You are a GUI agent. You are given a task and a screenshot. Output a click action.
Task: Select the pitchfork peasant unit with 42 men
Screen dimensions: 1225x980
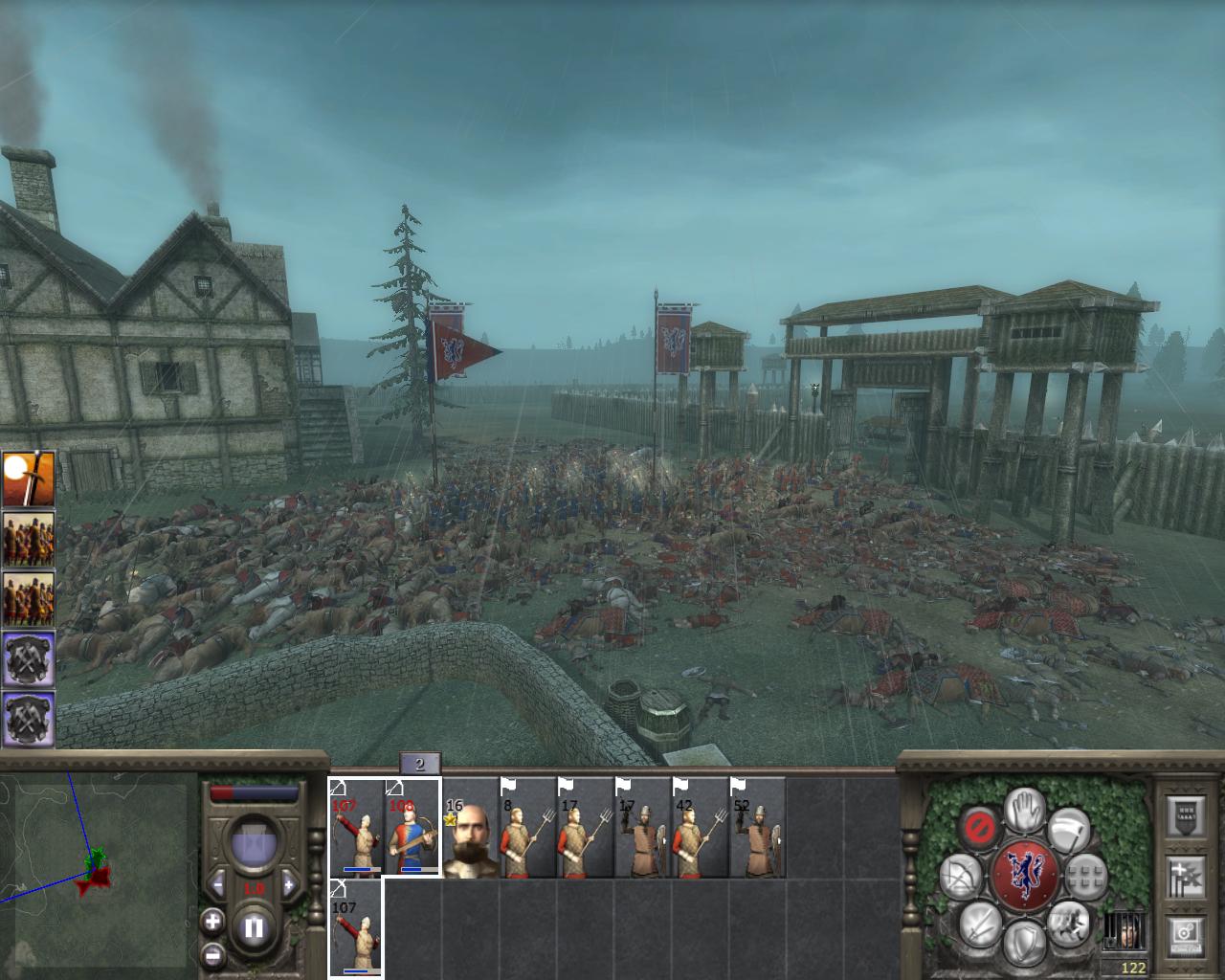(700, 828)
